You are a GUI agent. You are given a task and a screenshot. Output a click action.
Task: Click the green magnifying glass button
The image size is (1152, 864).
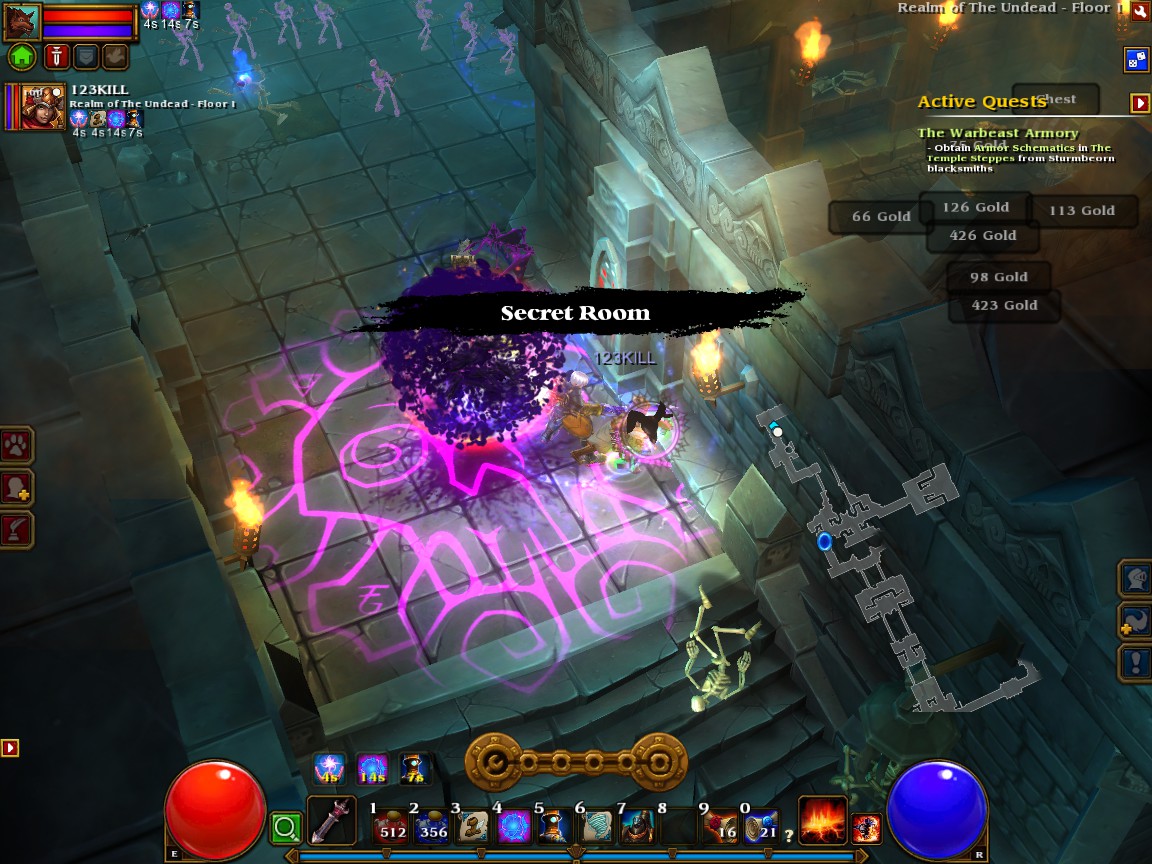tap(286, 827)
